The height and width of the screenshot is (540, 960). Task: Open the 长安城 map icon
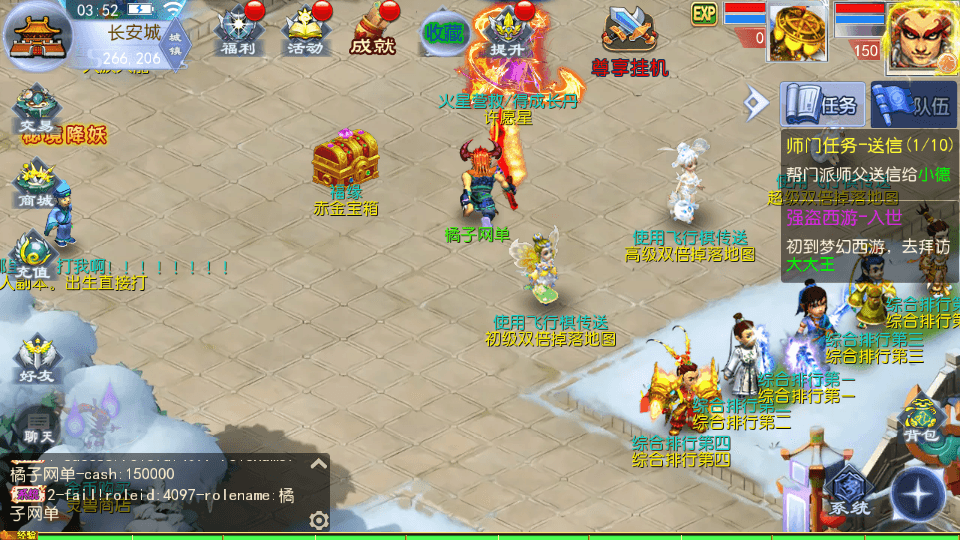coord(35,35)
